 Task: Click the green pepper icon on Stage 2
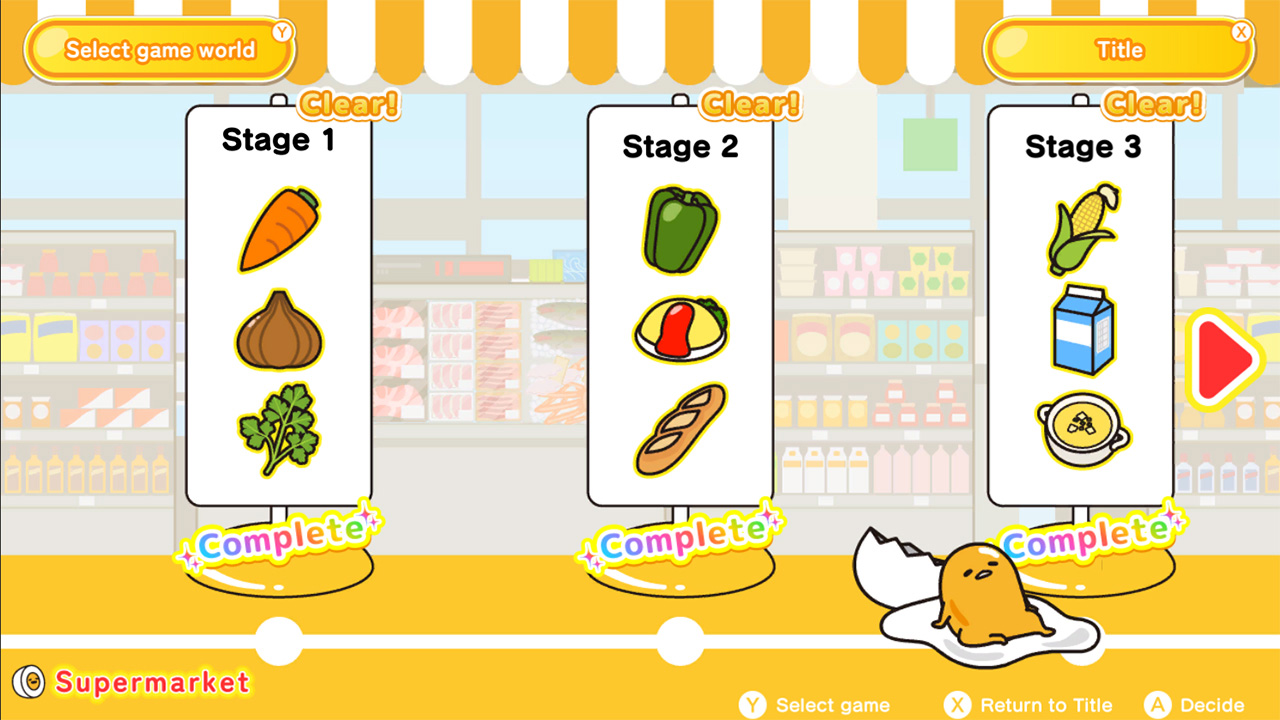(679, 228)
